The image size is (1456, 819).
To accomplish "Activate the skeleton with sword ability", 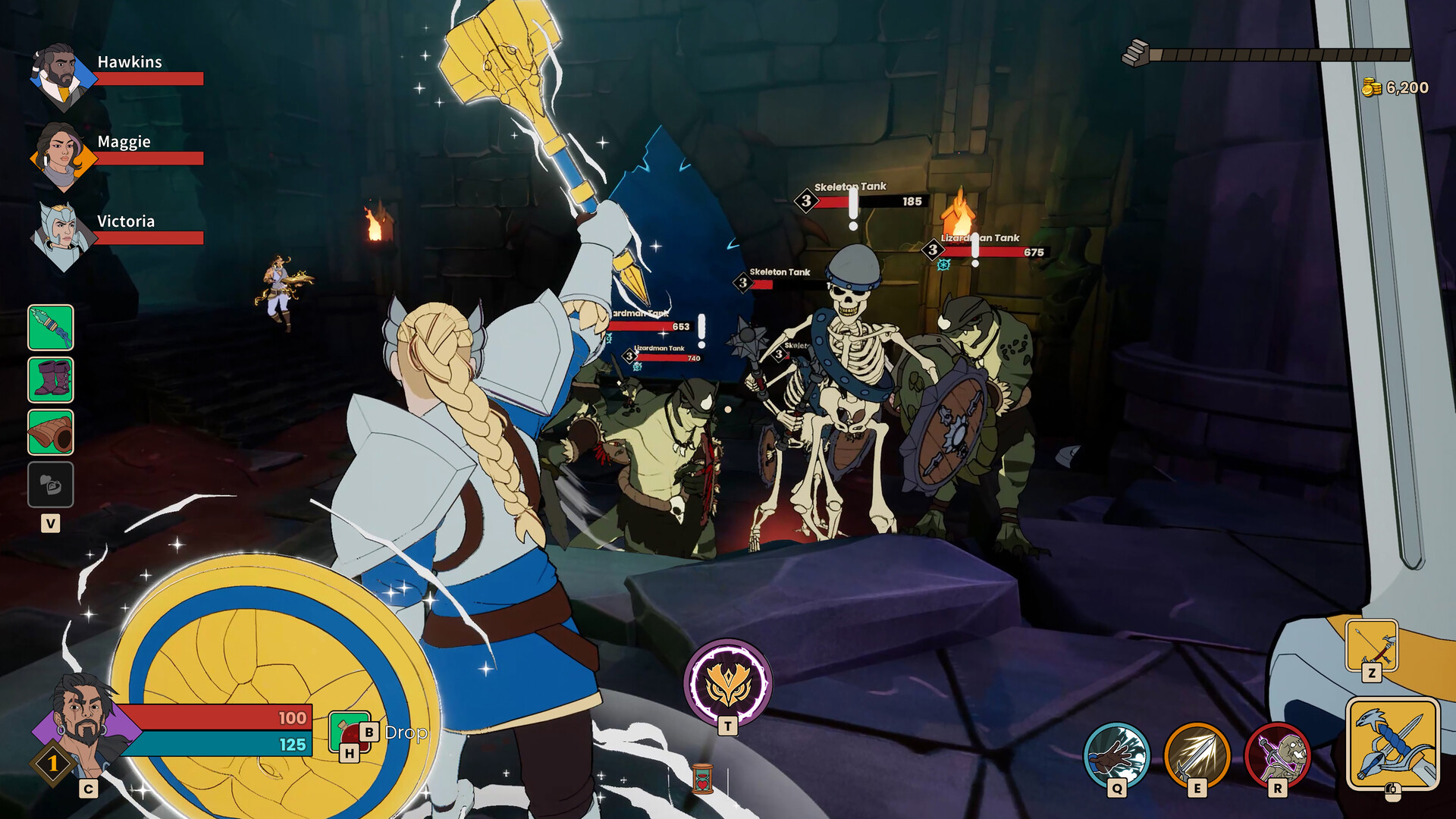I will click(1278, 755).
